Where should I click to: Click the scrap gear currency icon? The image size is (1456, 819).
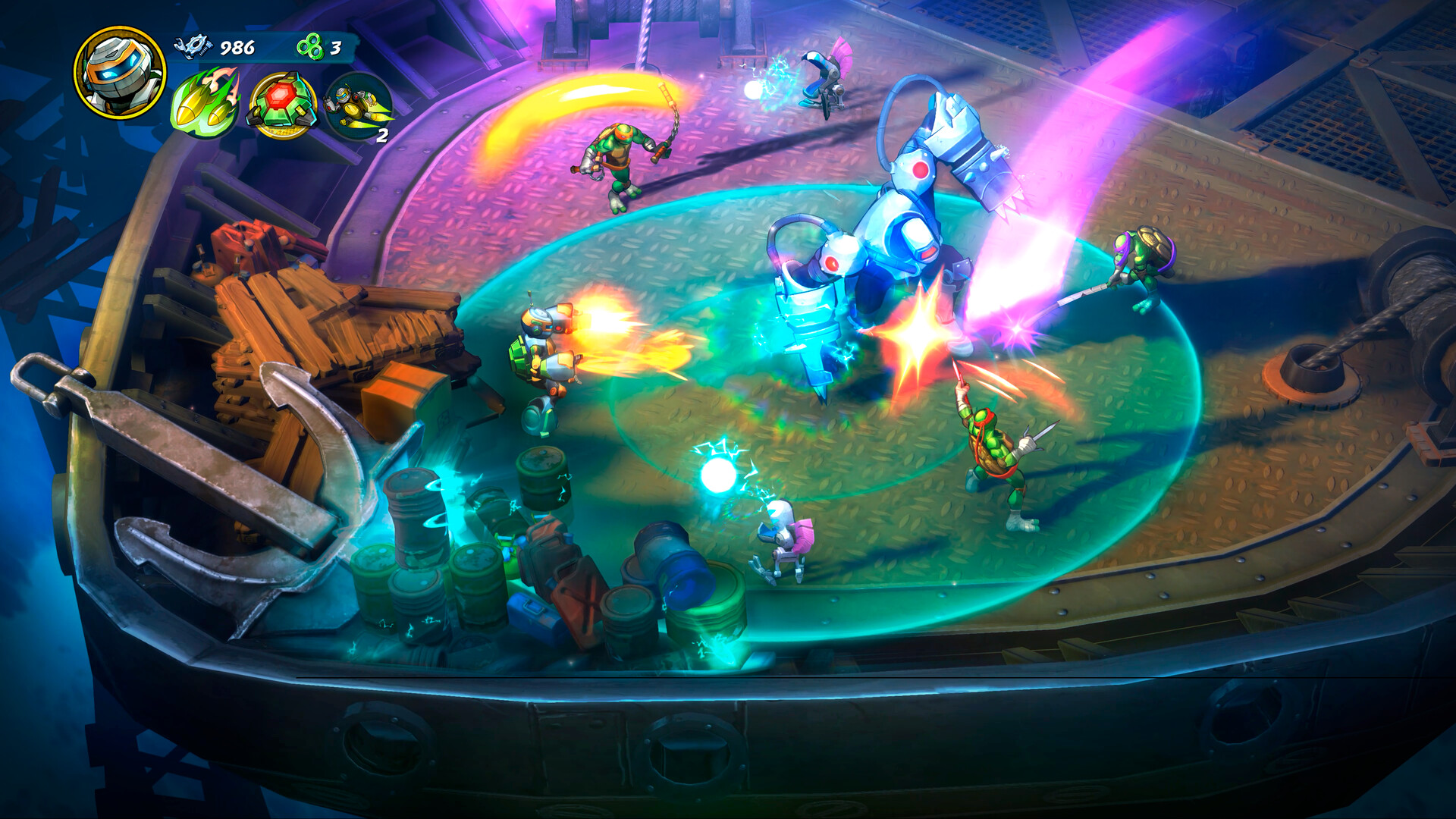pyautogui.click(x=192, y=47)
